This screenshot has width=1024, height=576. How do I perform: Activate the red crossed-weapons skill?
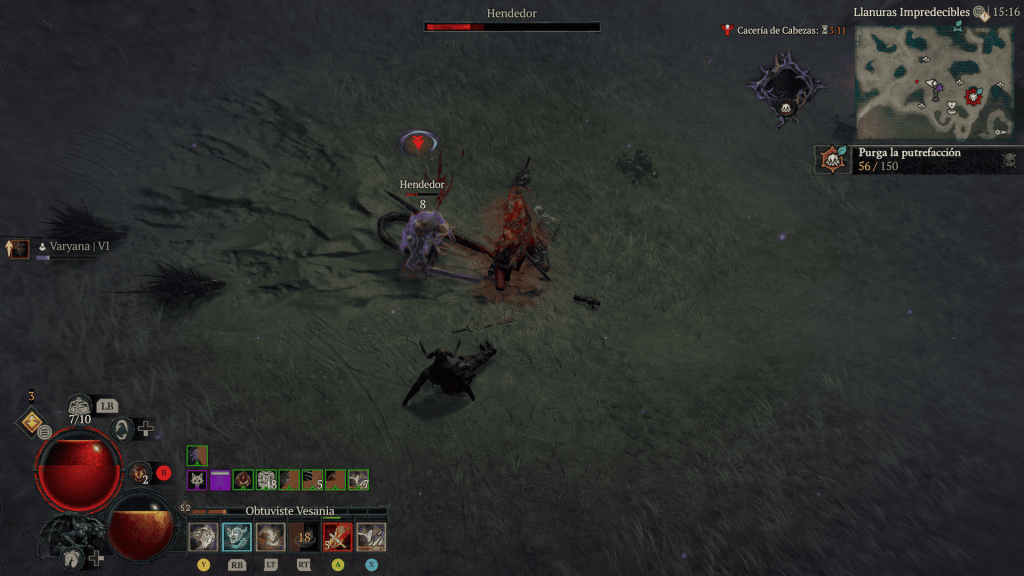click(x=337, y=537)
